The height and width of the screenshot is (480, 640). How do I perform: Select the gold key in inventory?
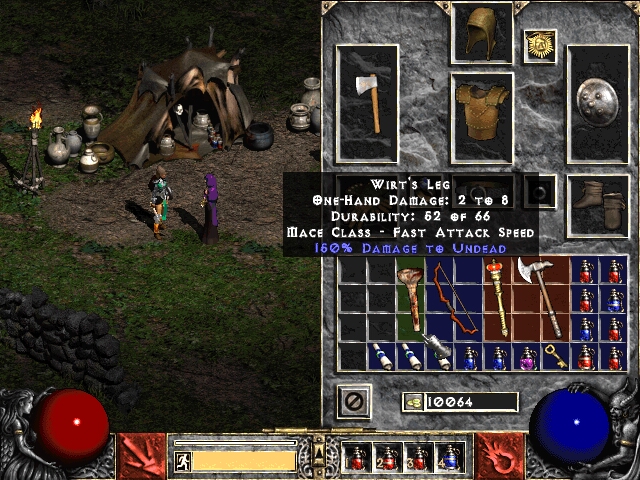pyautogui.click(x=555, y=355)
